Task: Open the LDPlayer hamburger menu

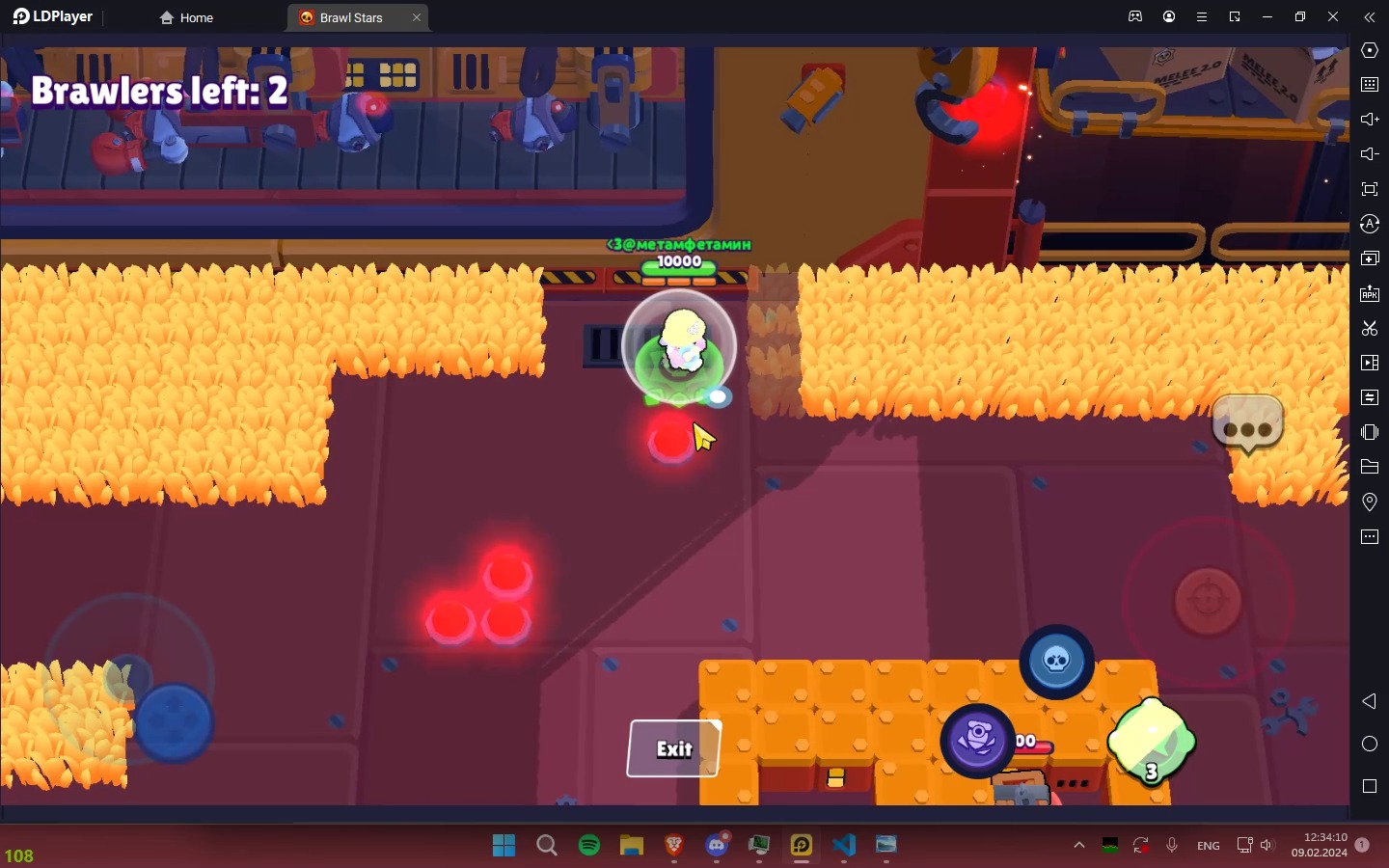Action: pyautogui.click(x=1202, y=16)
